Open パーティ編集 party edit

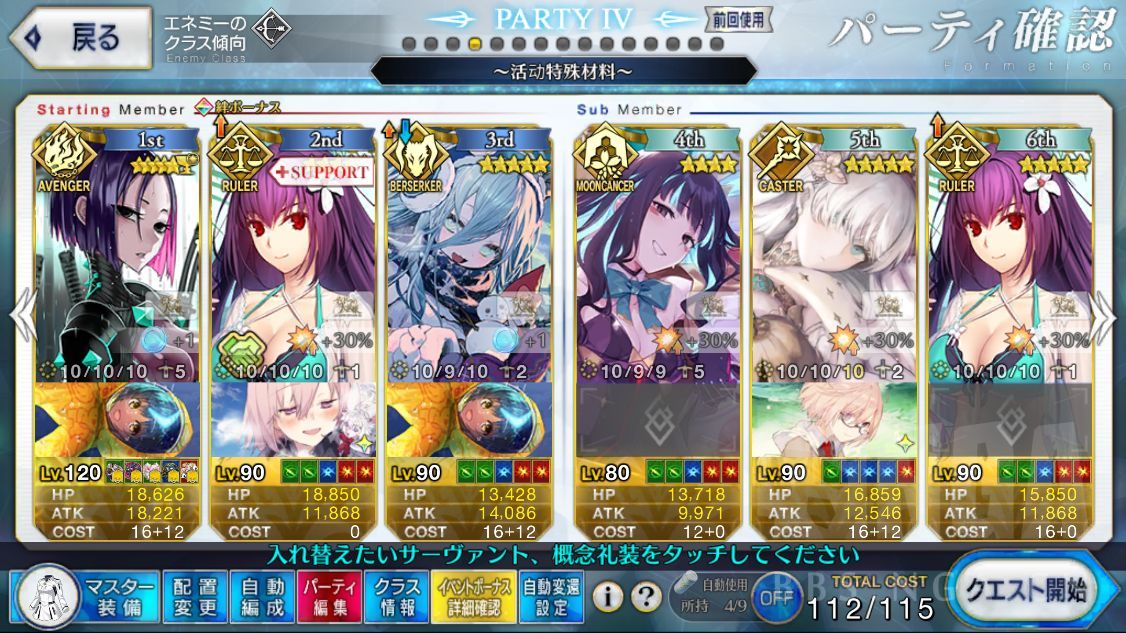pyautogui.click(x=329, y=595)
